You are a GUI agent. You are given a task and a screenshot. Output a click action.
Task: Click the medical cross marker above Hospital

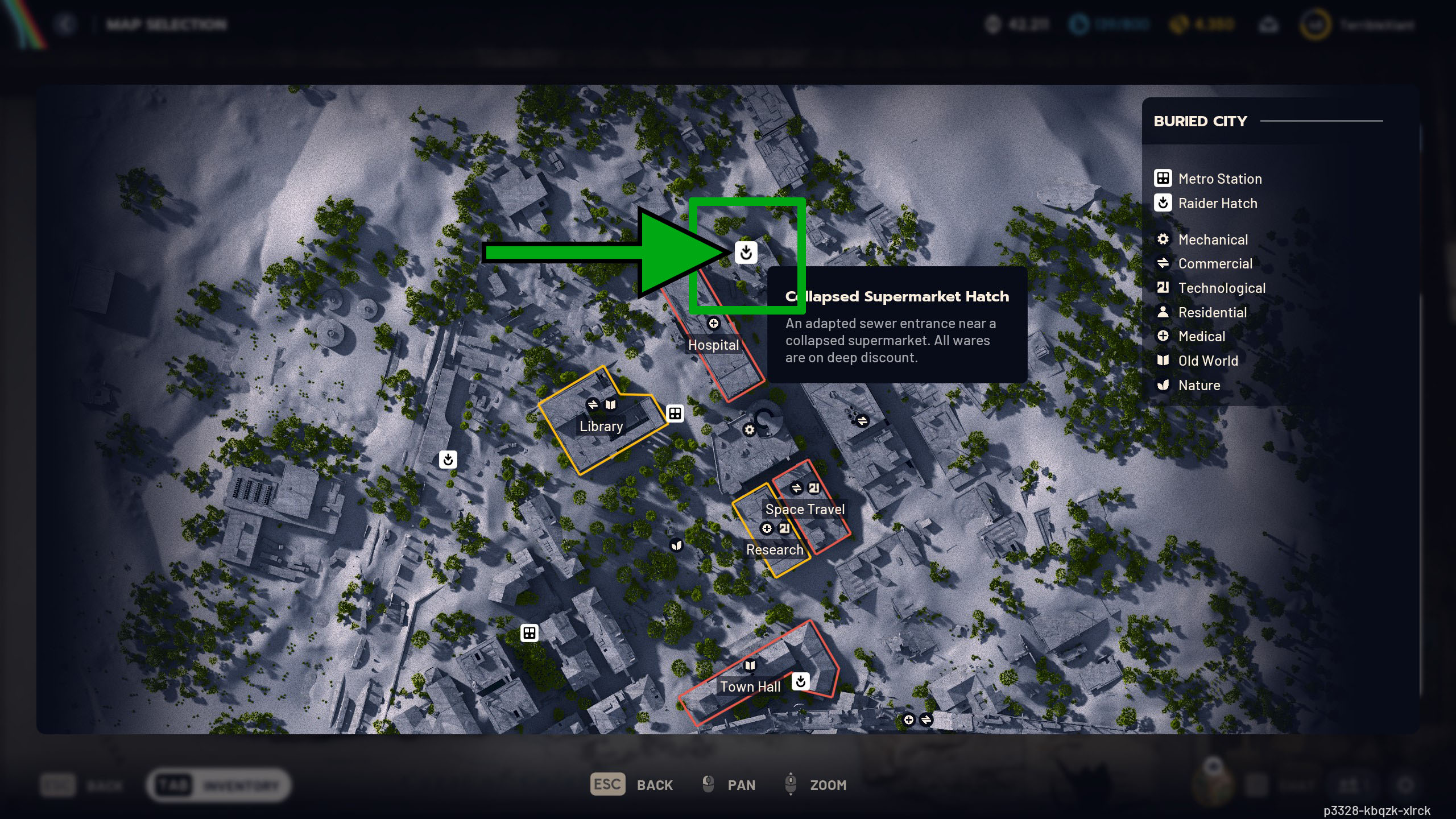coord(714,324)
